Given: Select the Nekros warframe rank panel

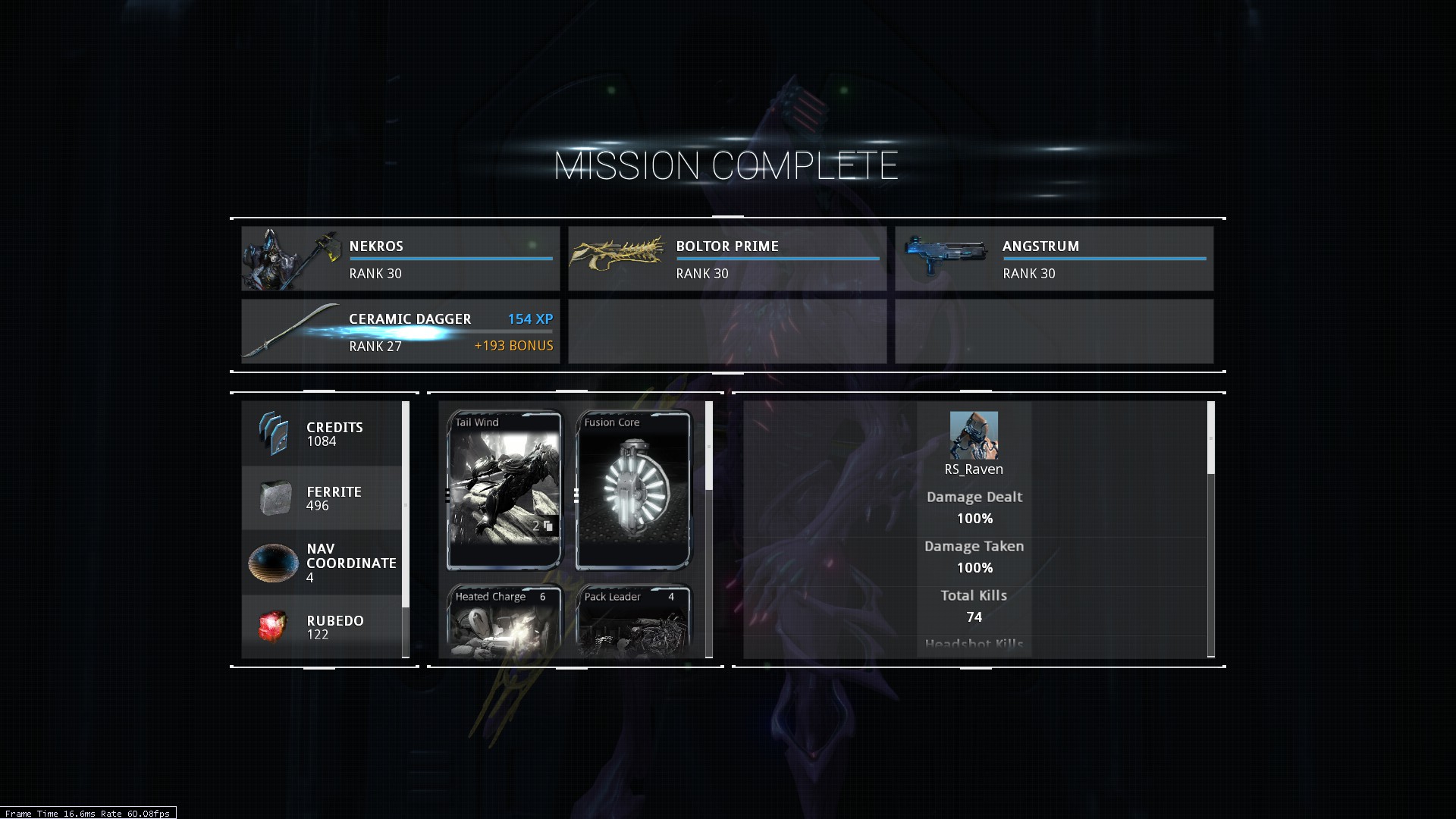Looking at the screenshot, I should coord(400,259).
